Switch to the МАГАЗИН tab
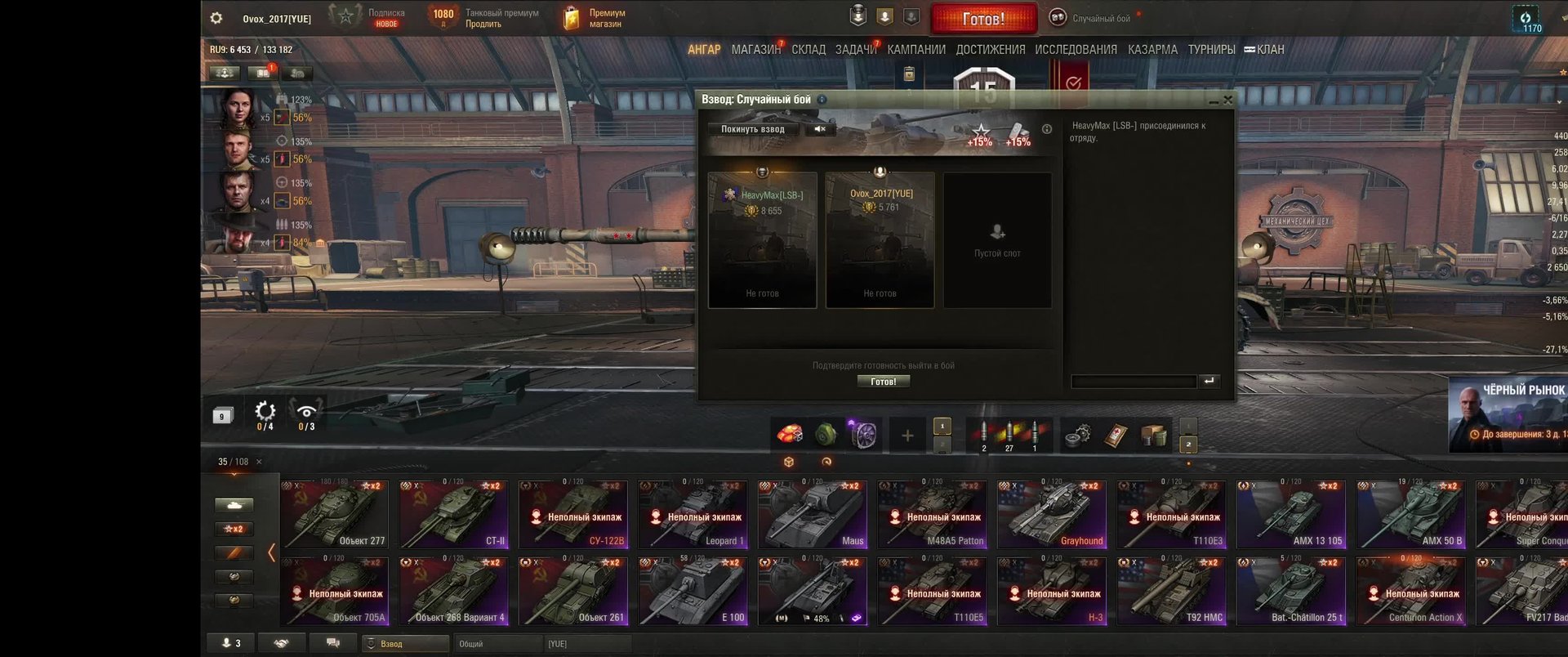The width and height of the screenshot is (1568, 657). pyautogui.click(x=755, y=50)
